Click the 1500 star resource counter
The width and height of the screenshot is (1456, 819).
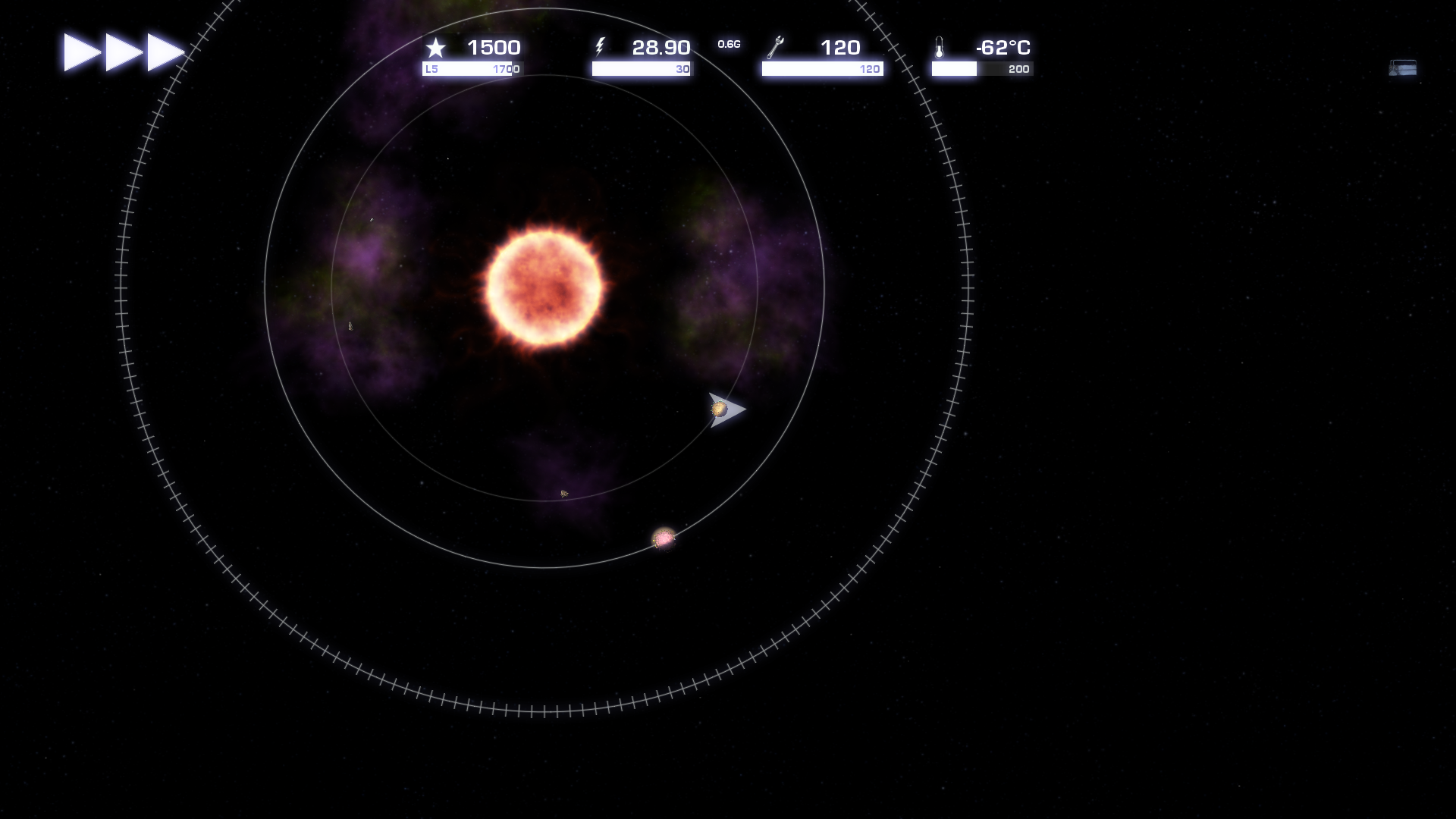pyautogui.click(x=493, y=46)
